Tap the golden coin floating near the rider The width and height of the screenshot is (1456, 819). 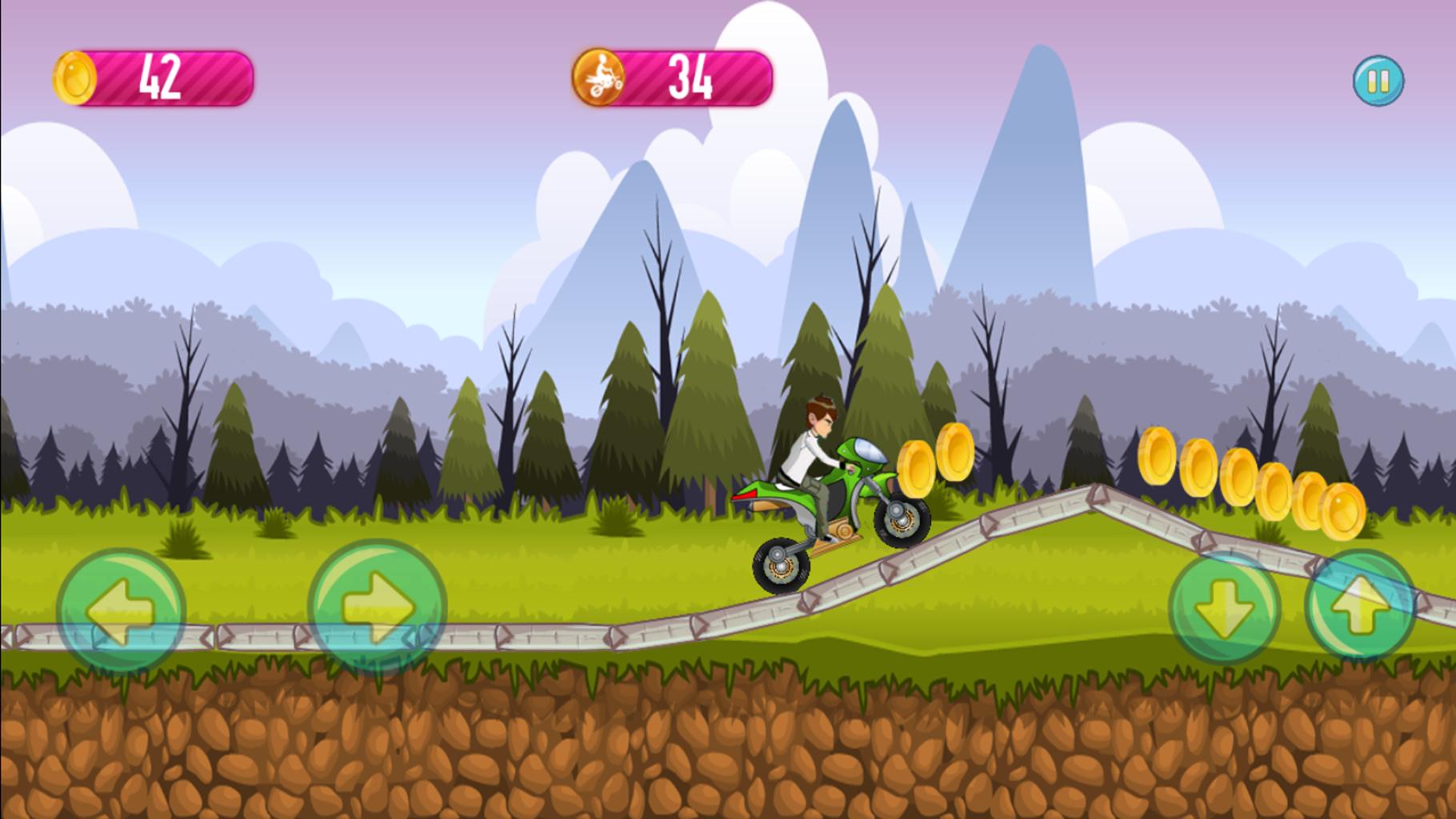coord(917,469)
